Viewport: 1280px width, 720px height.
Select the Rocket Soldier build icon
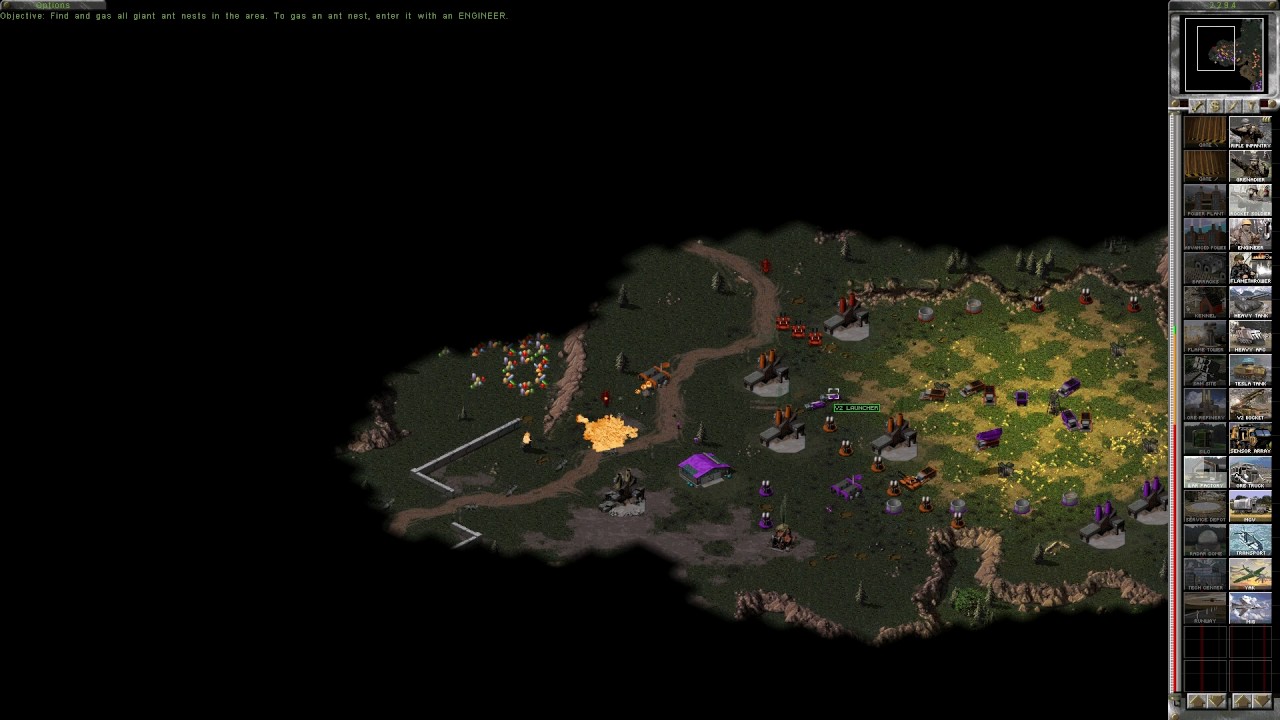coord(1250,200)
